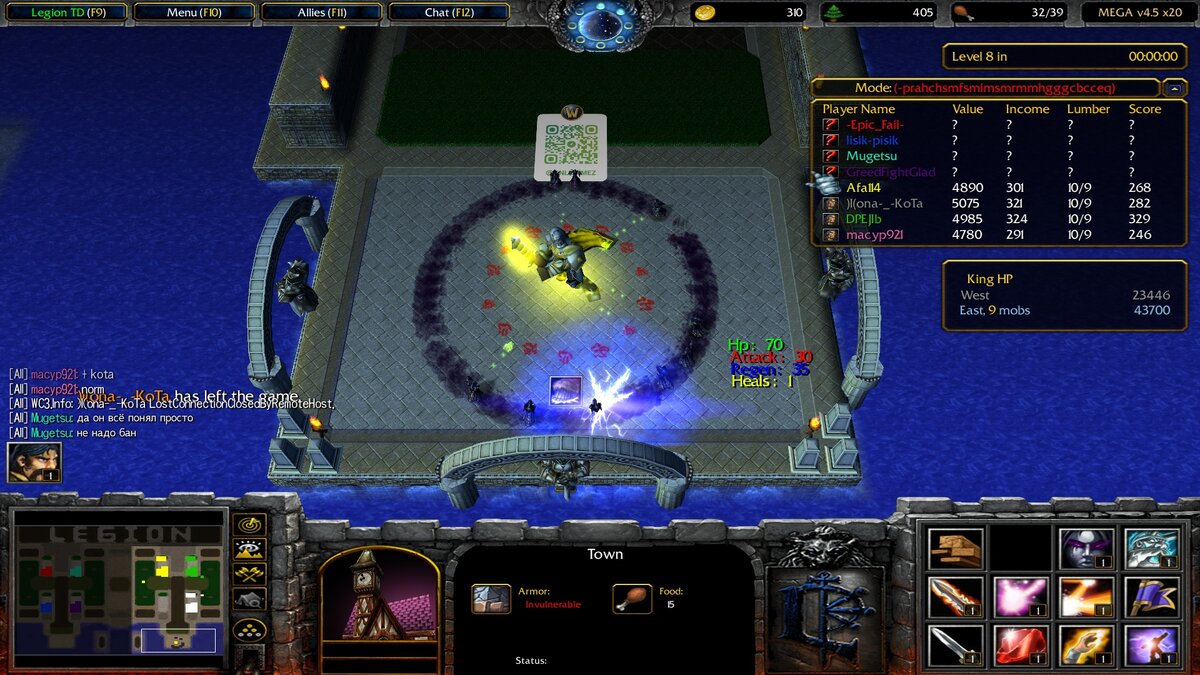Select the formation toggle button with dots
1200x675 pixels.
pos(249,629)
